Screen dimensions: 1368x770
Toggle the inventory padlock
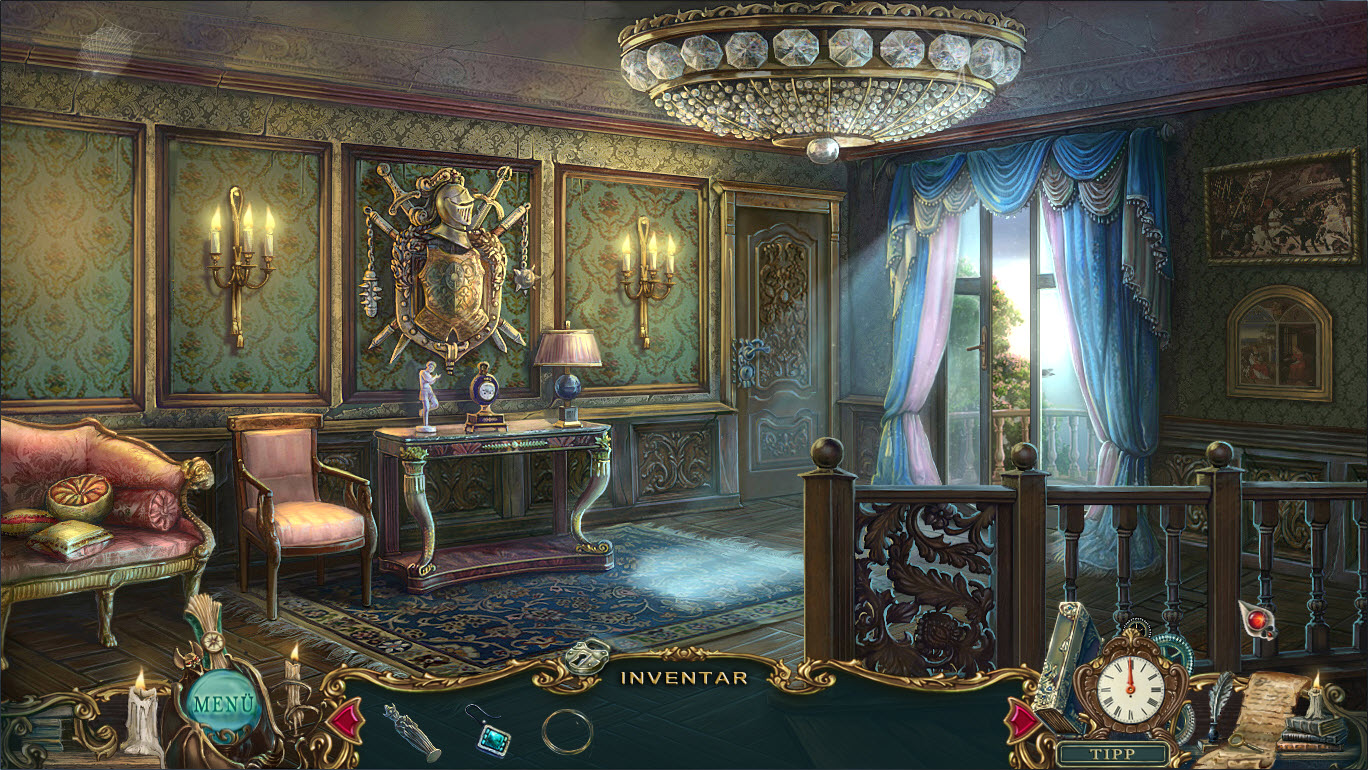[586, 655]
